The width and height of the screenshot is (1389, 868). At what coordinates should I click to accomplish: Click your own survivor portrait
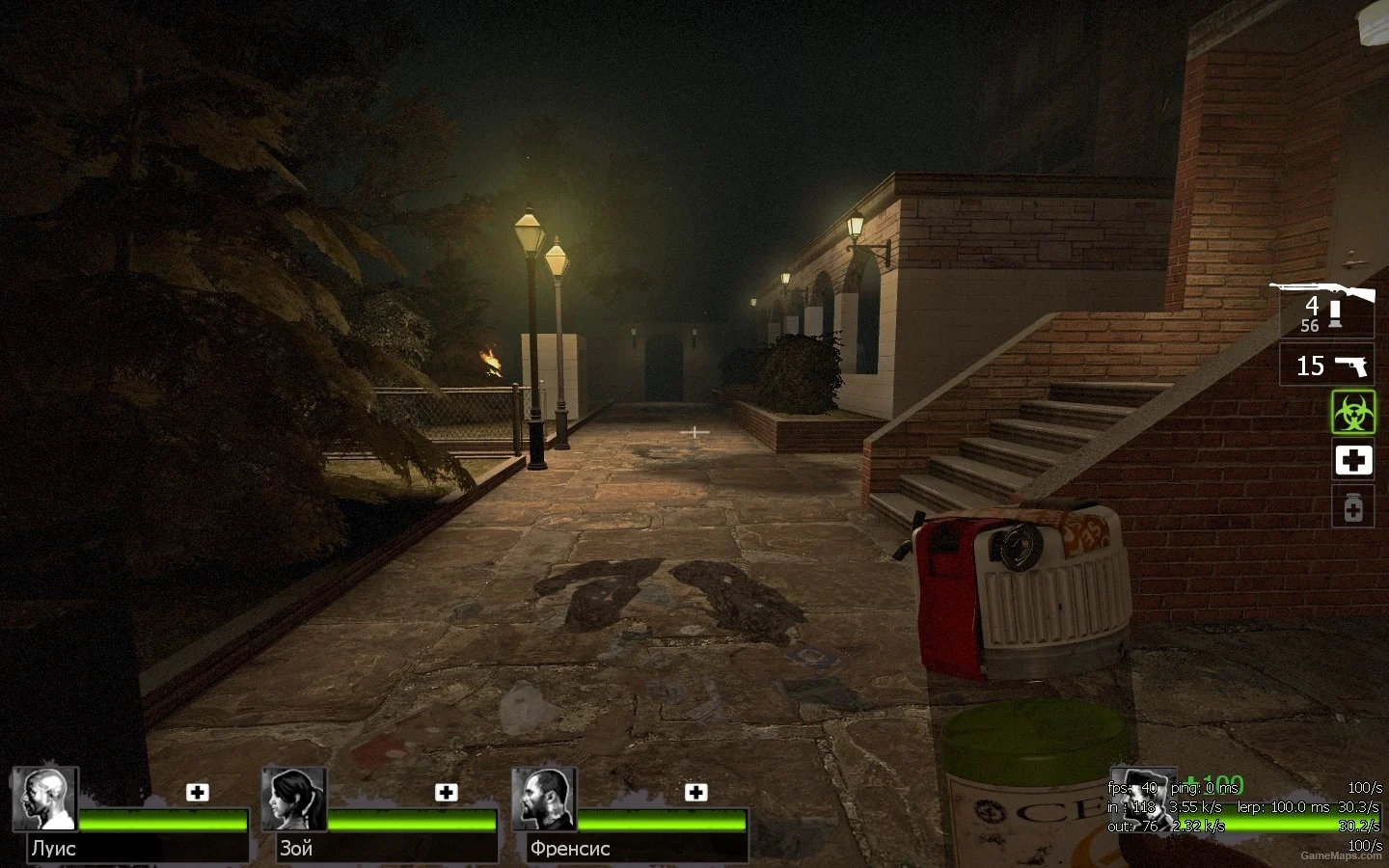pyautogui.click(x=1141, y=799)
